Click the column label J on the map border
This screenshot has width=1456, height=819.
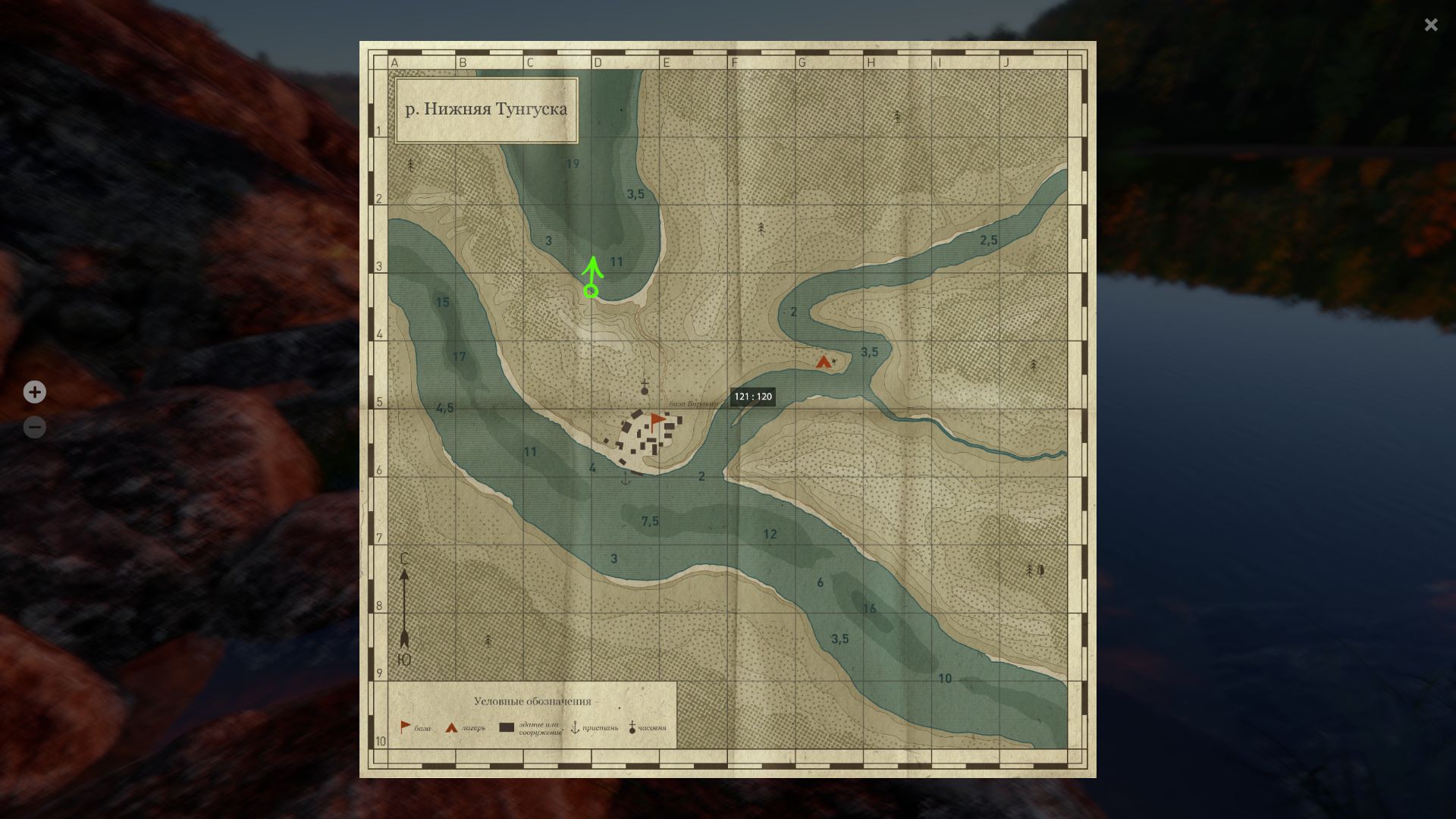[x=1006, y=63]
